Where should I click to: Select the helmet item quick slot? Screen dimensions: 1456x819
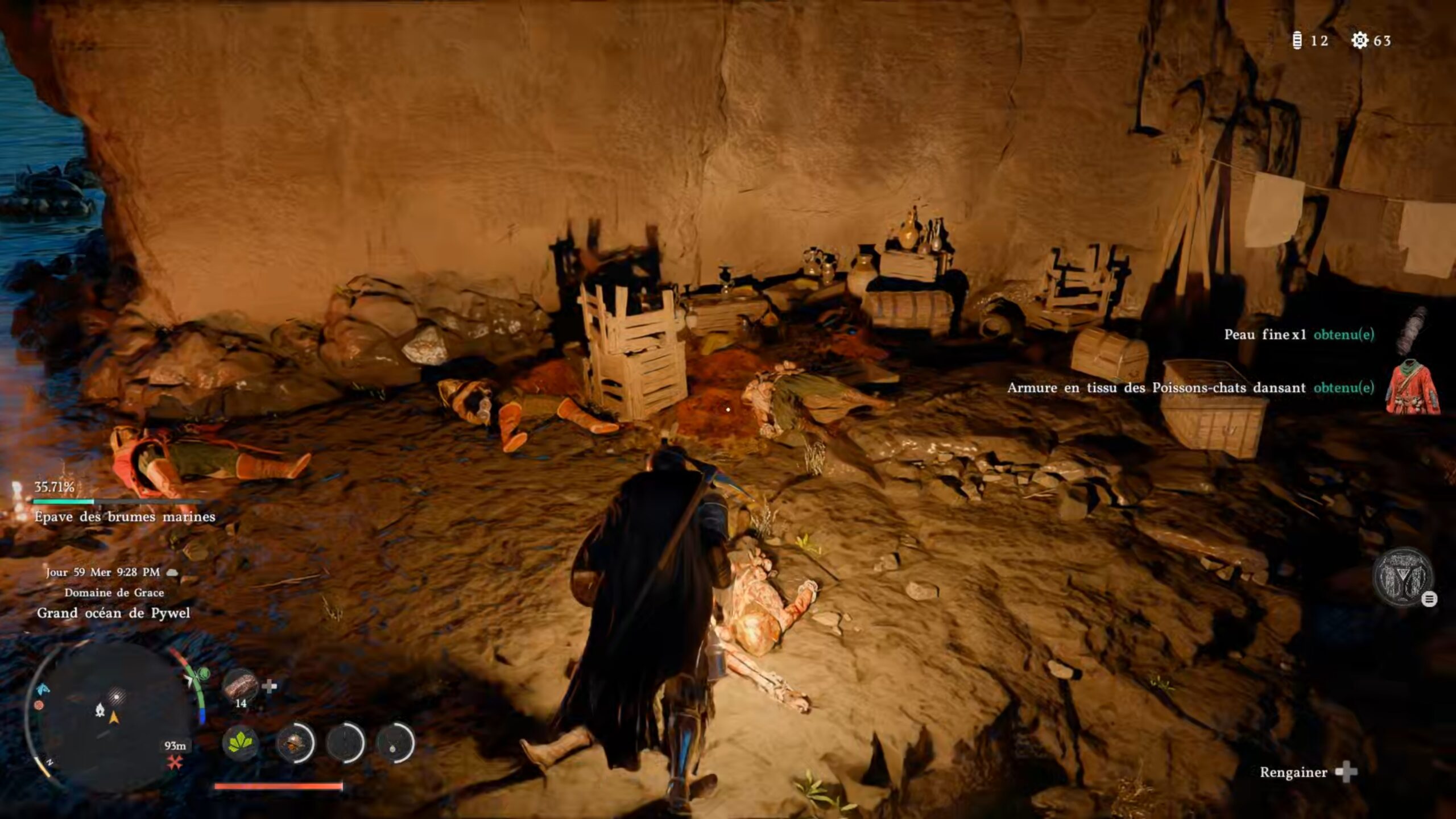click(x=294, y=742)
